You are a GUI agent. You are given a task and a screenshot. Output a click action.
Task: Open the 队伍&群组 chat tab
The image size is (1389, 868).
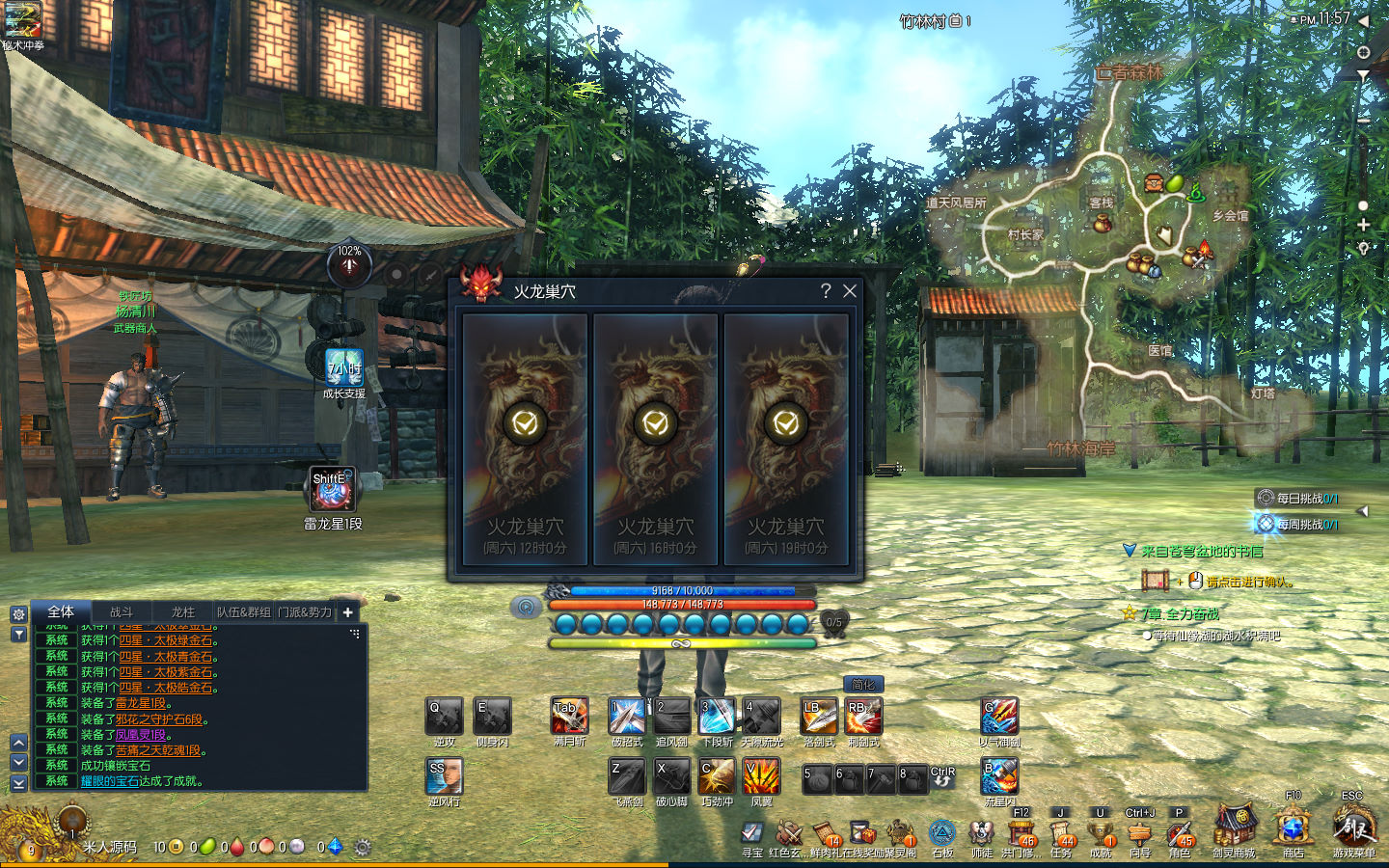point(243,611)
